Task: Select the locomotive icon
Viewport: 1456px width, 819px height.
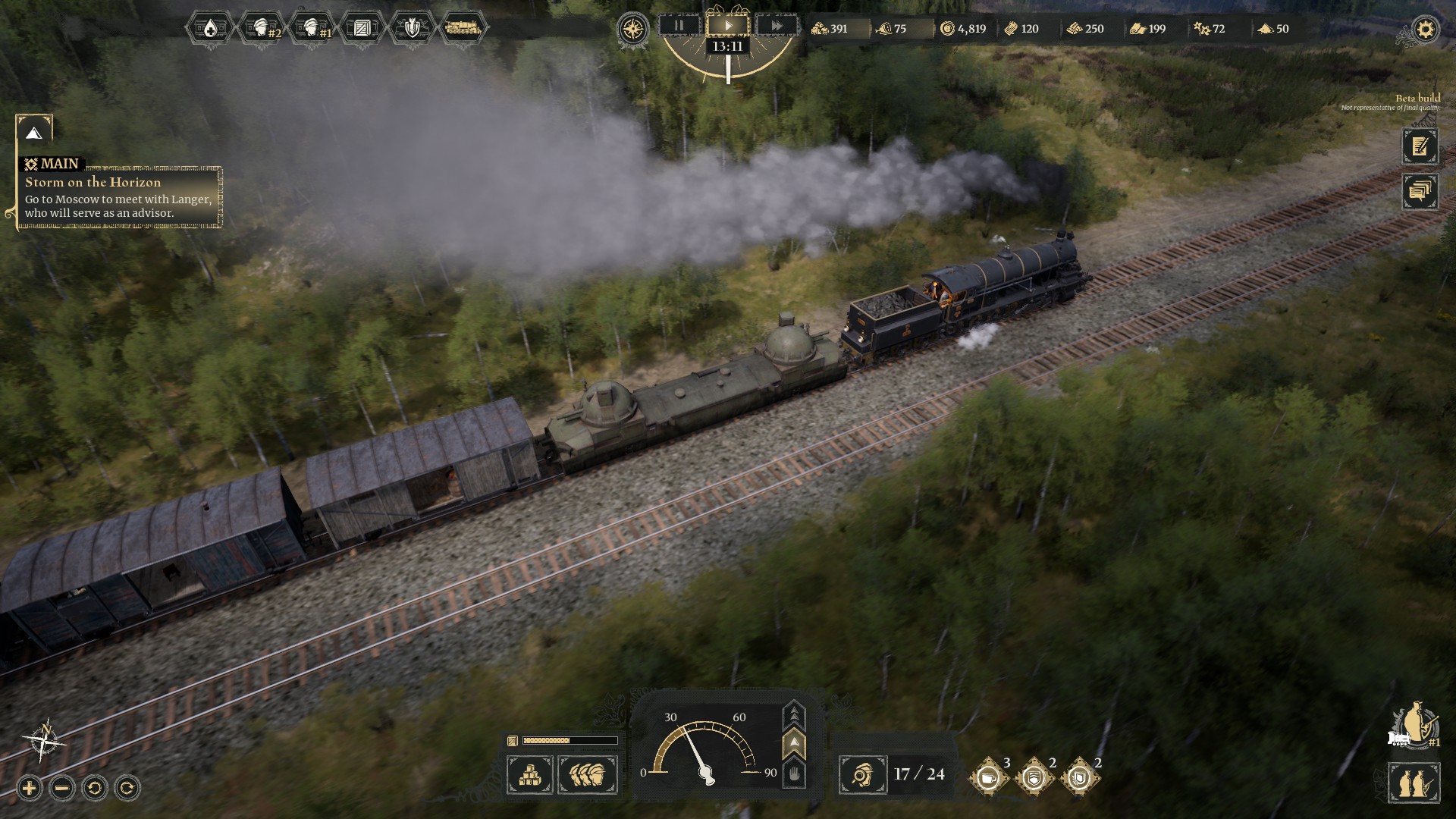Action: [463, 29]
